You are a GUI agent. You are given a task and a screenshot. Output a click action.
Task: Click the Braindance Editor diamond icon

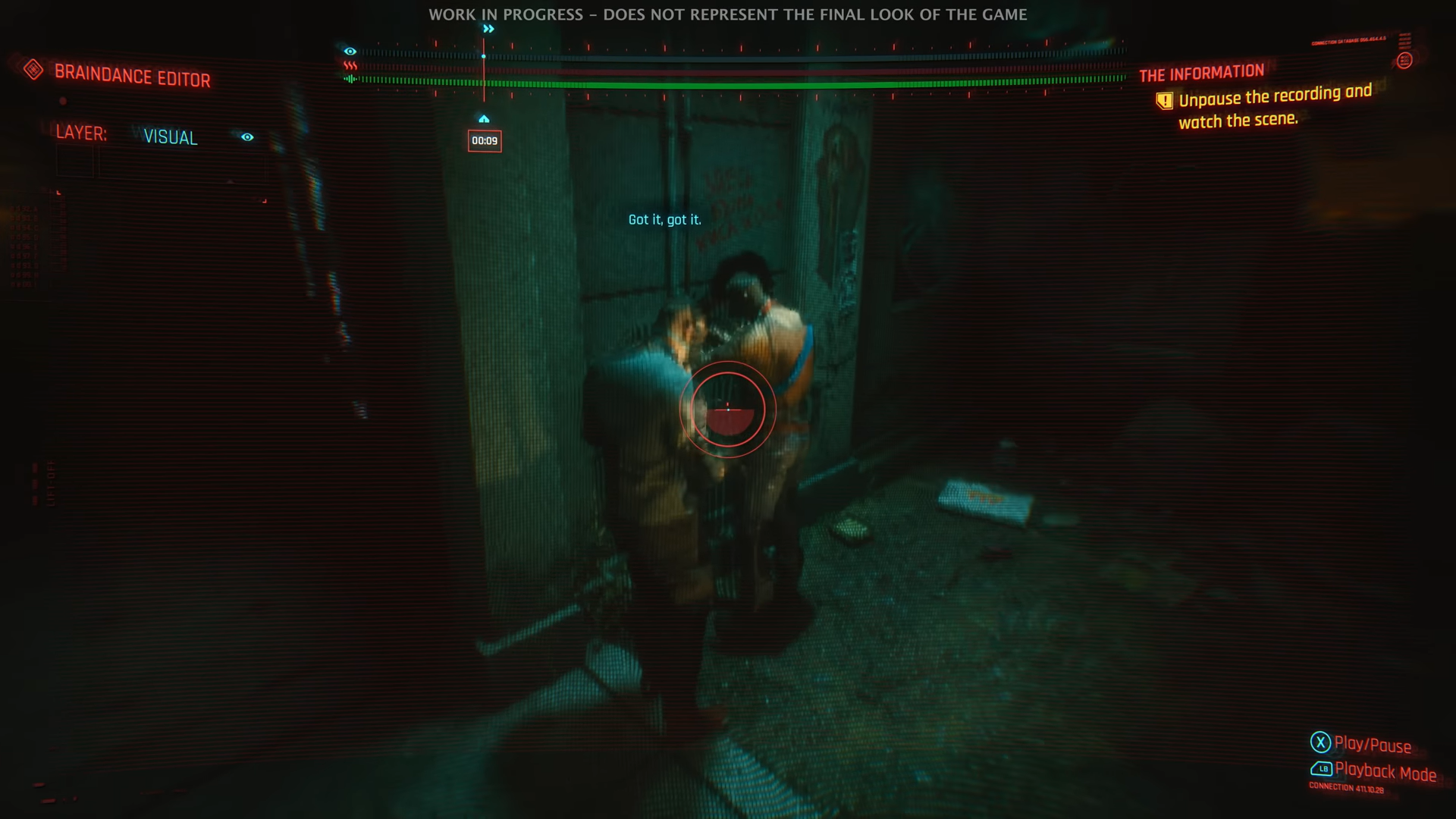click(33, 70)
